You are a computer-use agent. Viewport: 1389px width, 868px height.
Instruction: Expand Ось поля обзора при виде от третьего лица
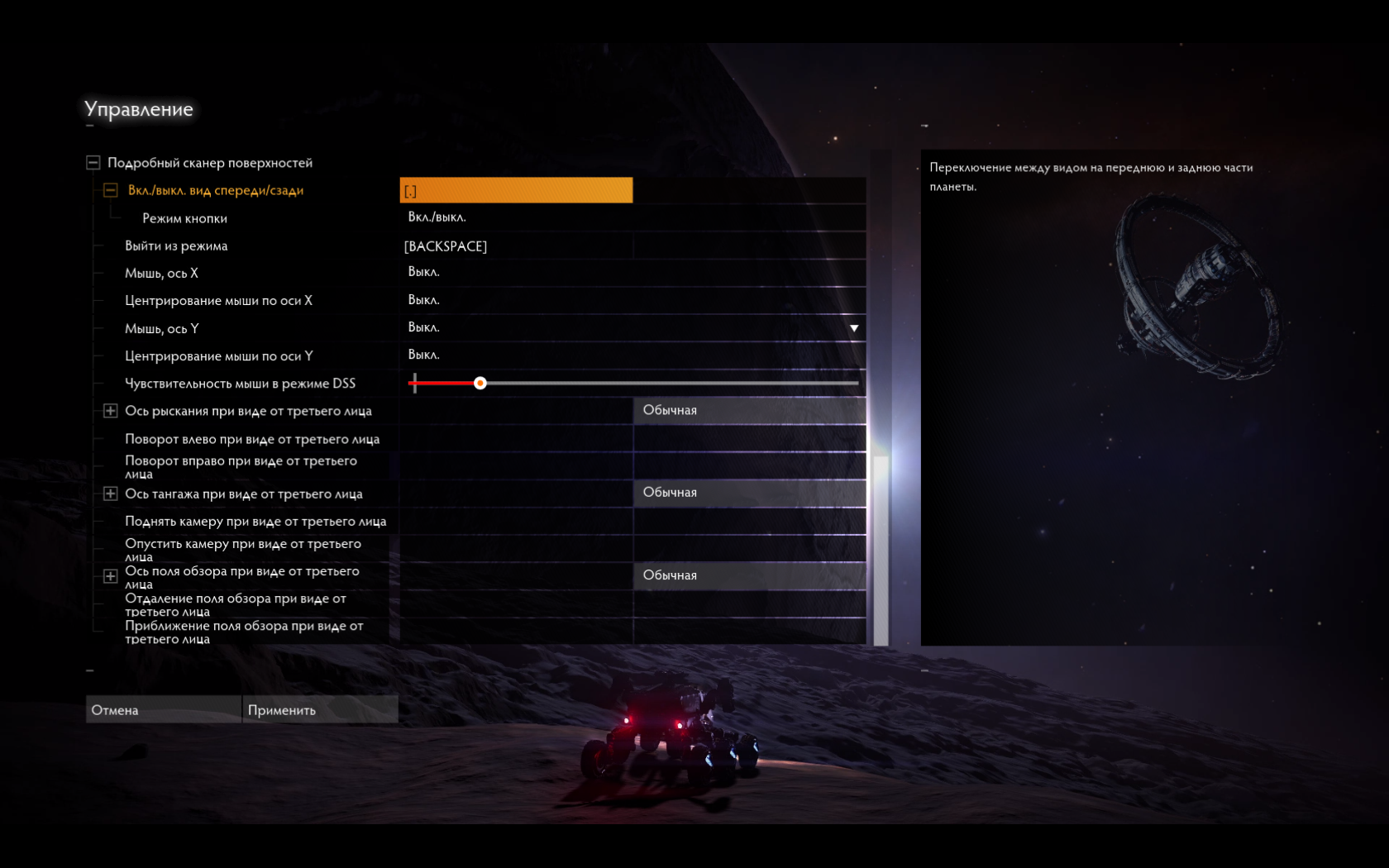[x=110, y=576]
